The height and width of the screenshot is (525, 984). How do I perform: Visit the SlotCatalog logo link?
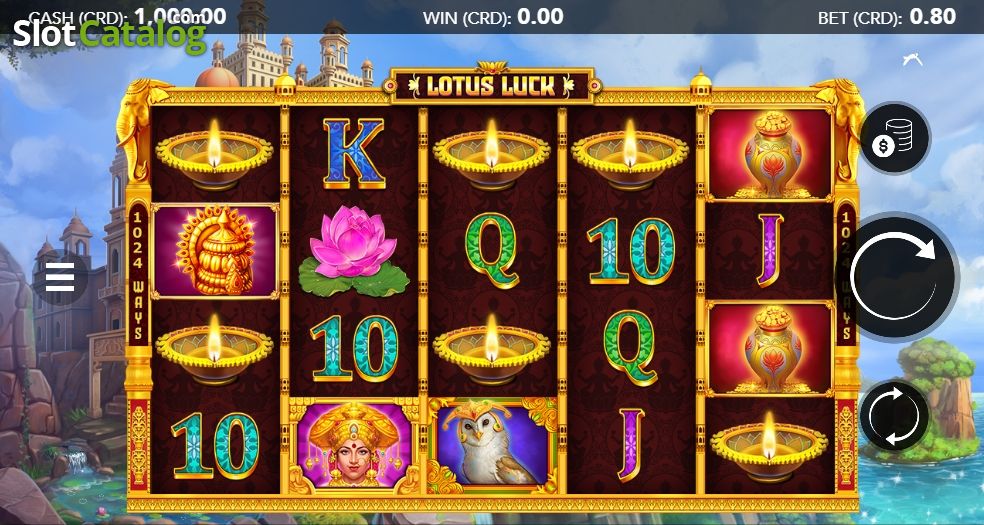click(x=108, y=35)
